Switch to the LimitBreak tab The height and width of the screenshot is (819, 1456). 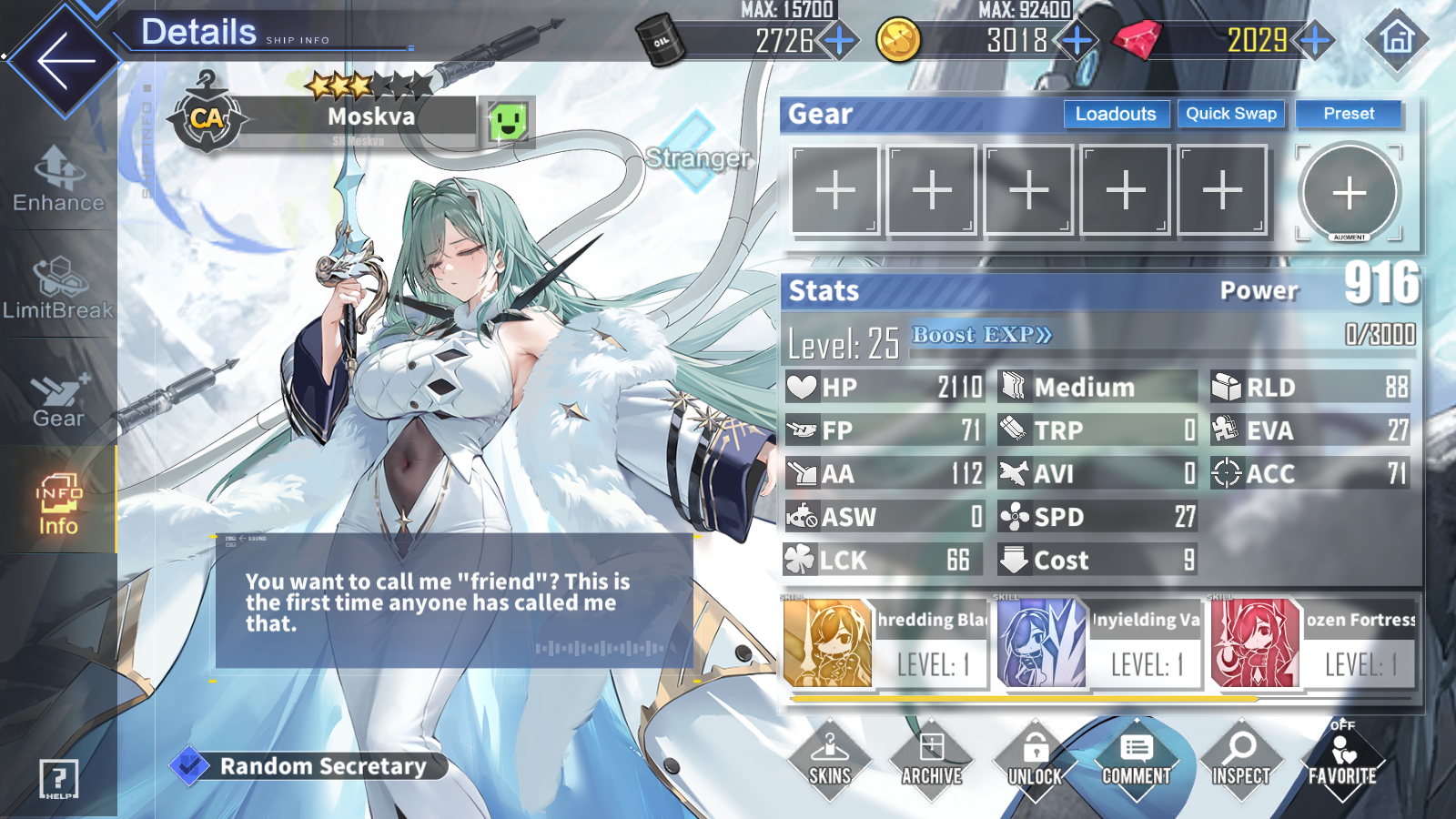click(58, 288)
